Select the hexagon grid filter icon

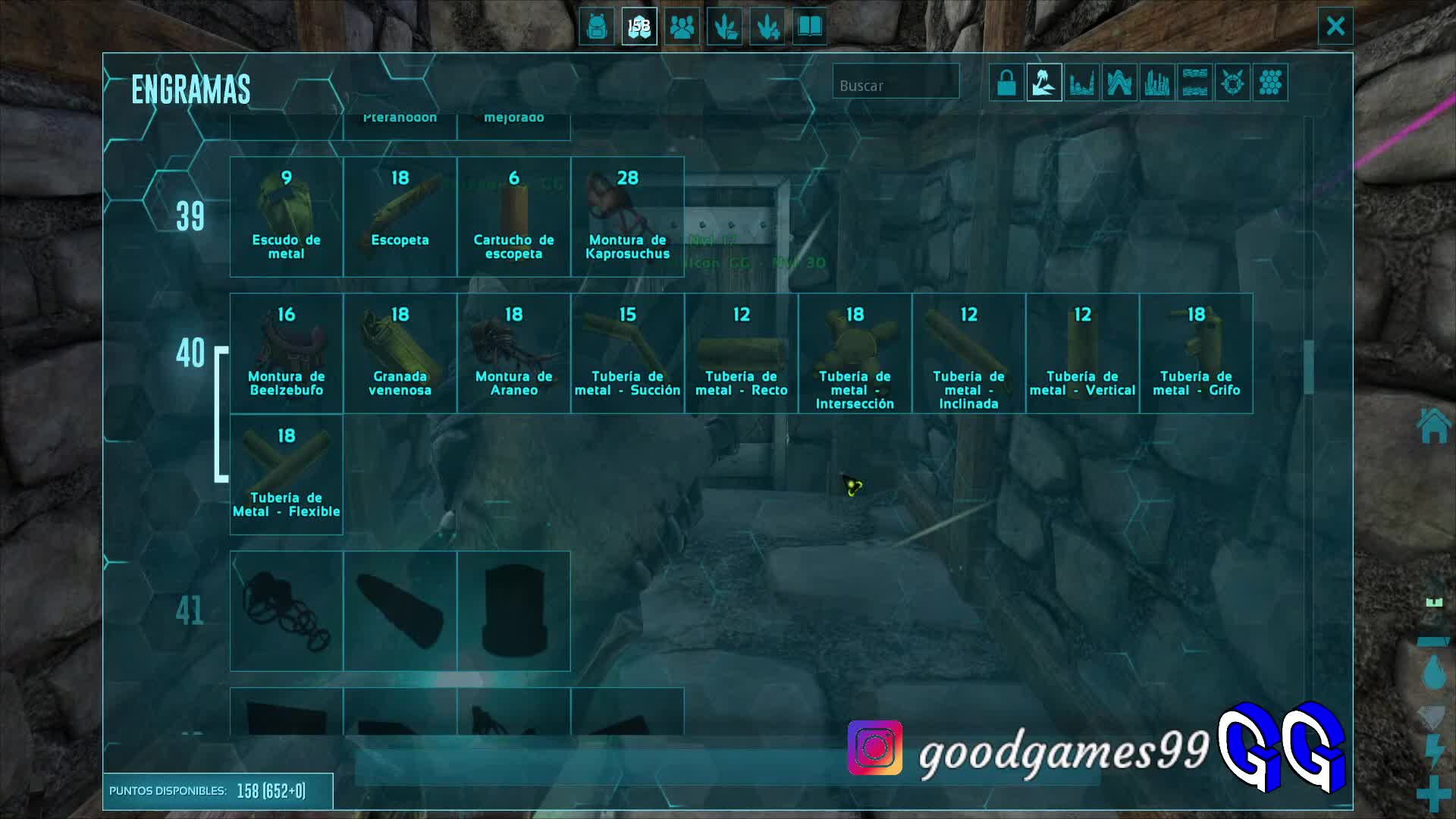1271,82
